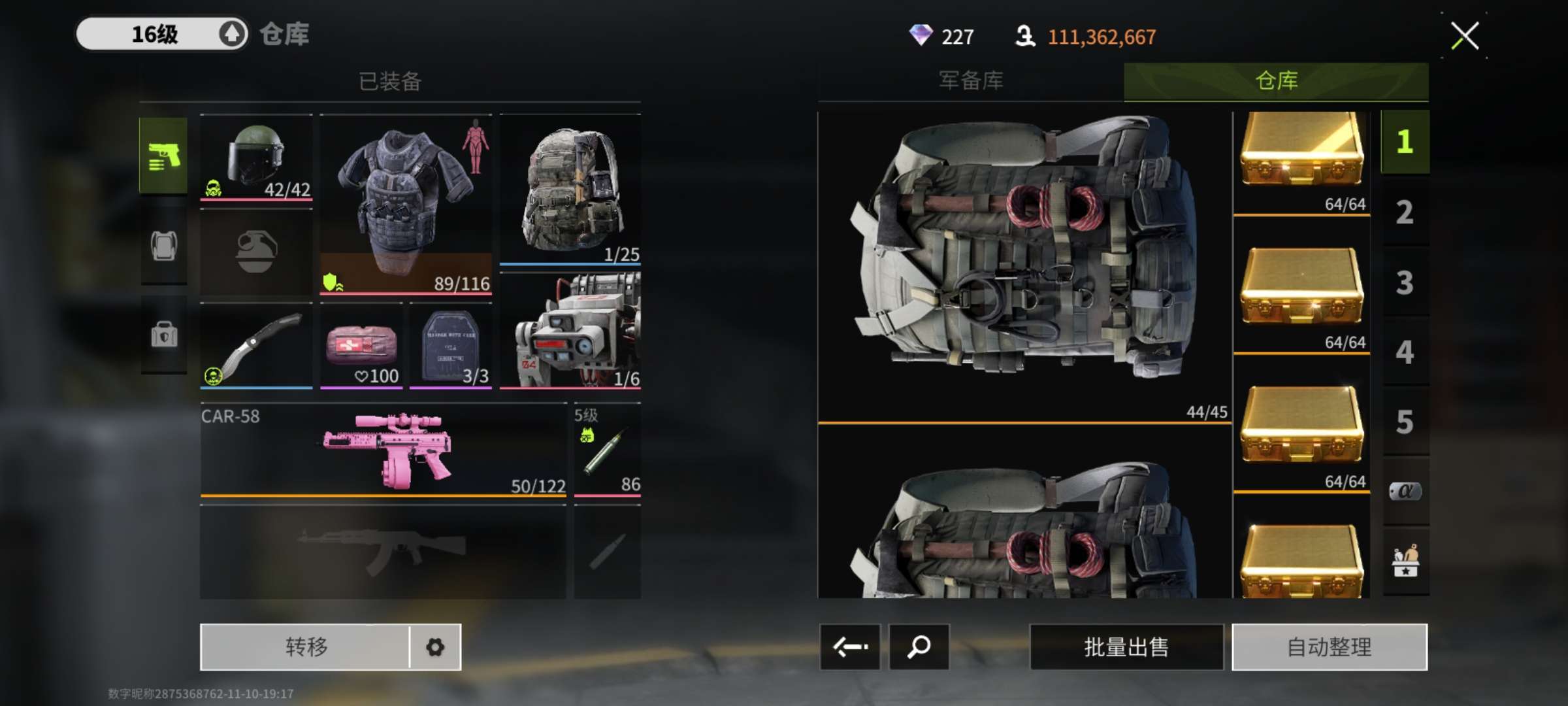Image resolution: width=1568 pixels, height=706 pixels.
Task: Open transfer settings gear
Action: click(435, 647)
